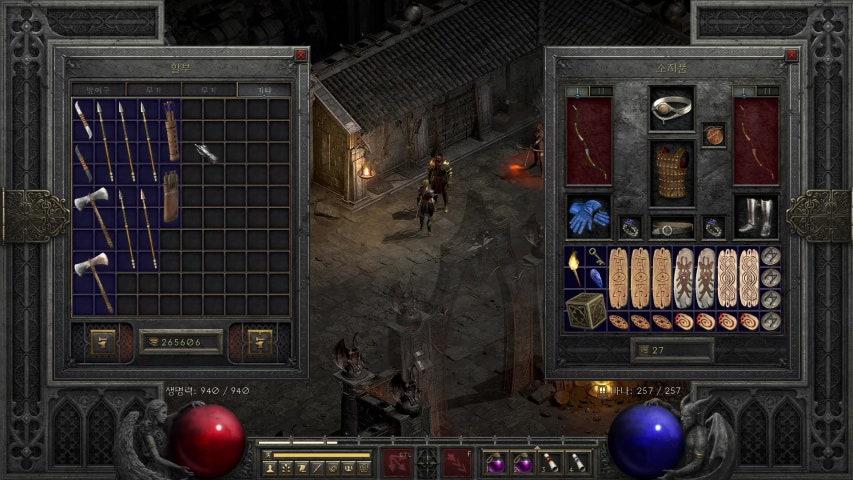Viewport: 853px width, 480px height.
Task: Click the vendor button left of gold
Action: (103, 342)
